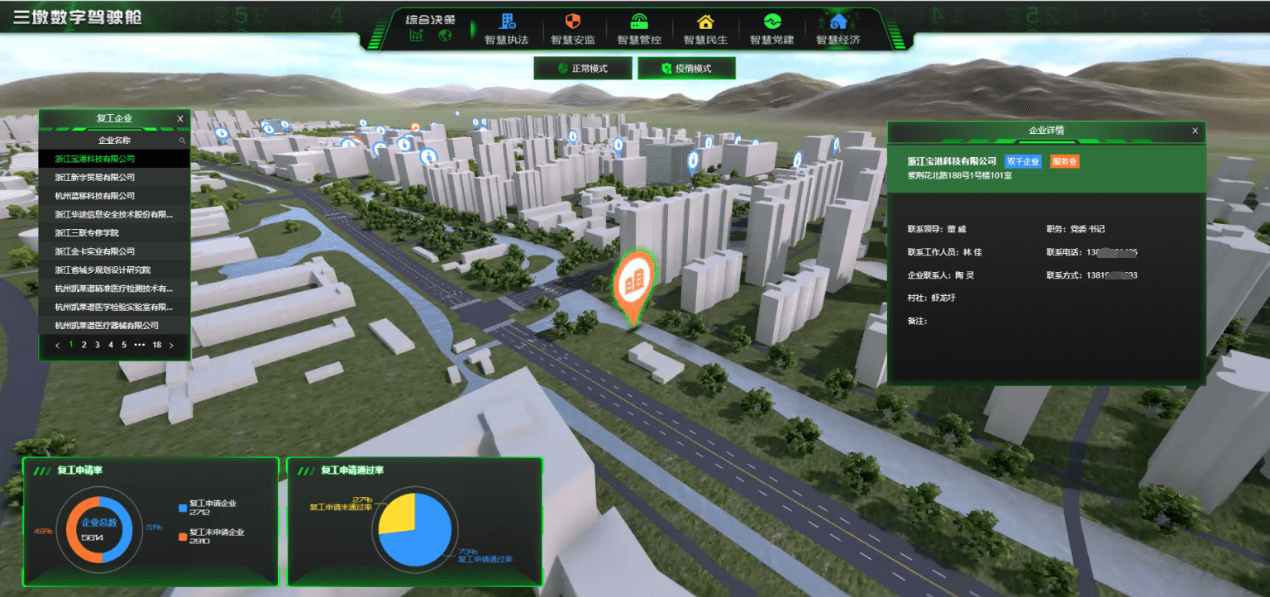Click the search icon beside 企业名称
This screenshot has height=597, width=1270.
point(182,141)
